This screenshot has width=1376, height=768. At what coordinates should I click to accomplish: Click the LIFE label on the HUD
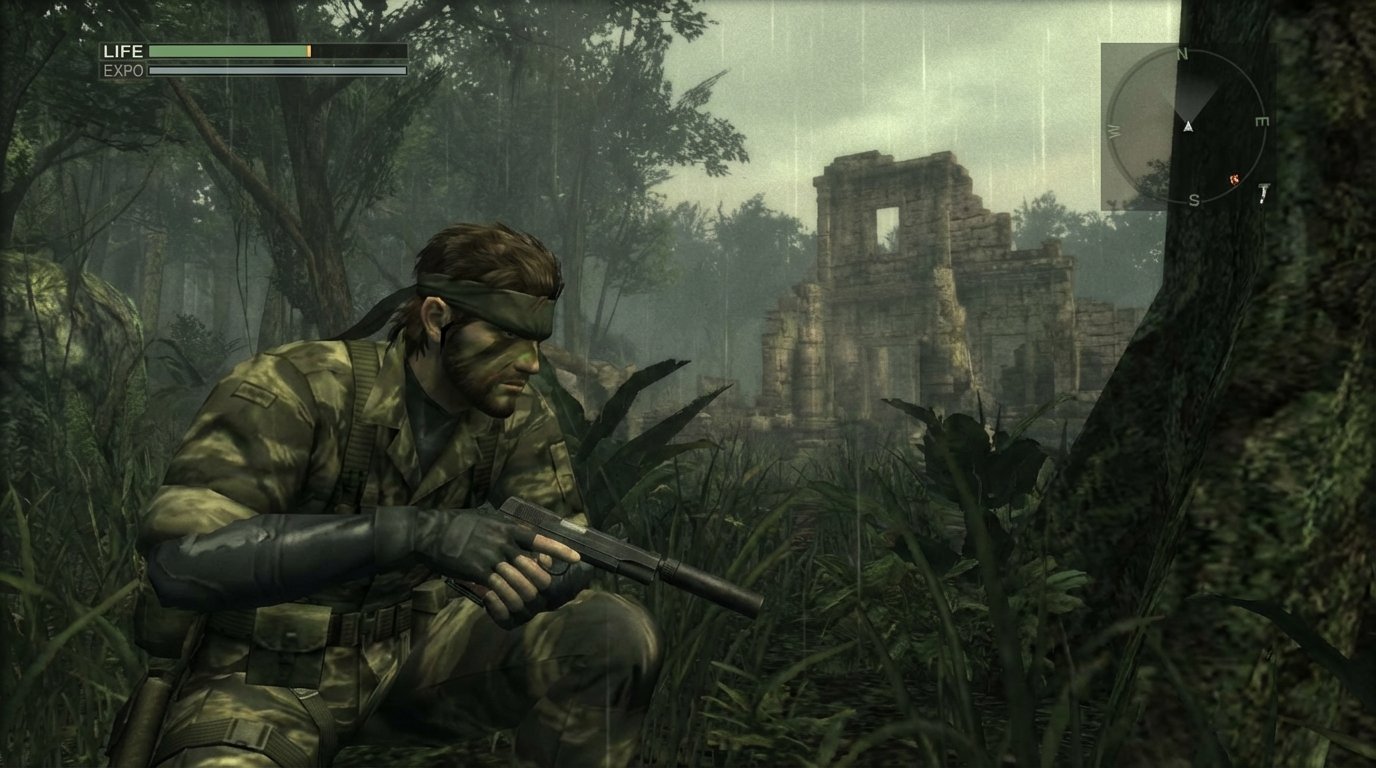click(125, 51)
